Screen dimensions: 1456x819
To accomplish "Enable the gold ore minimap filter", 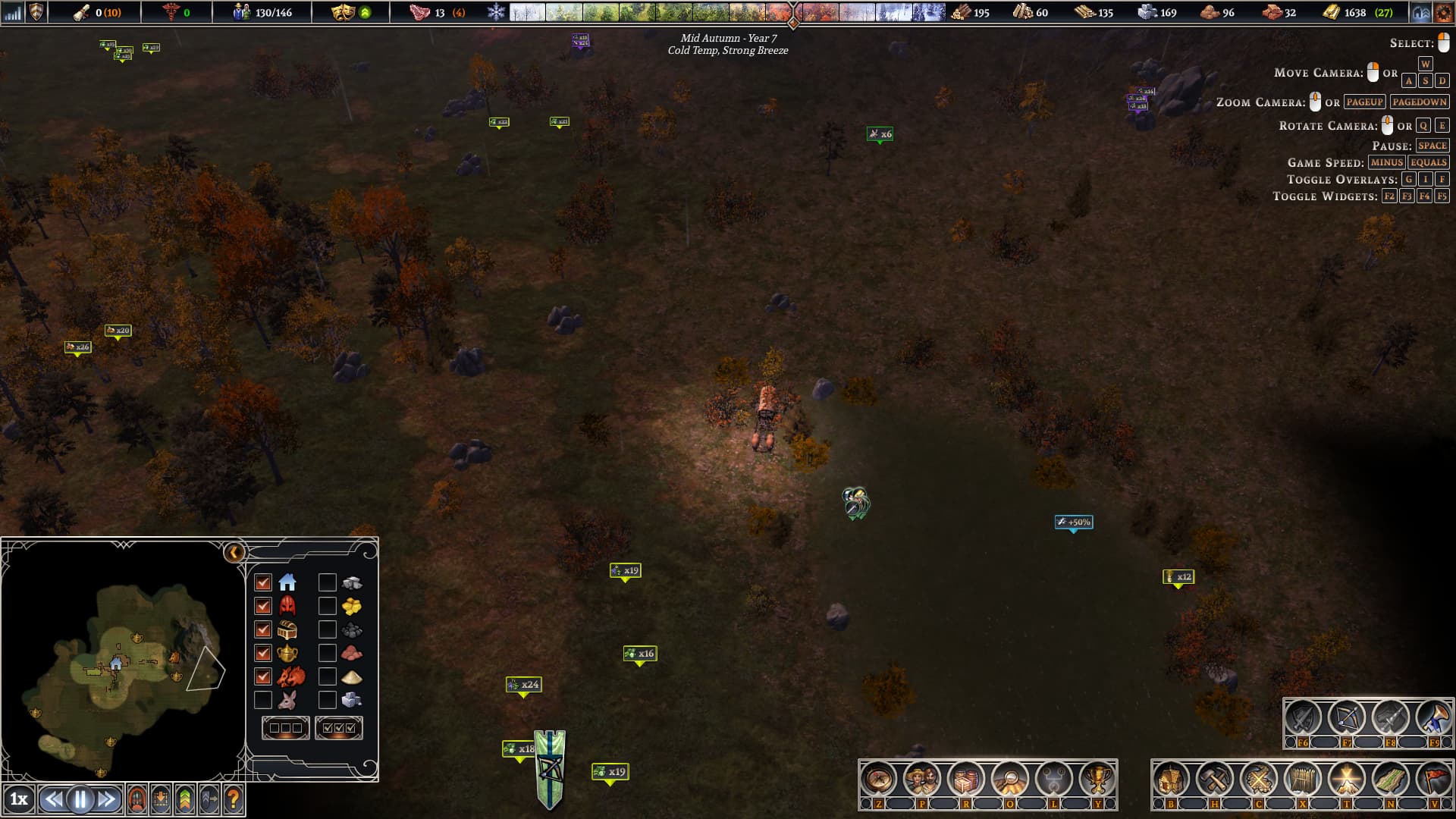I will (x=327, y=606).
